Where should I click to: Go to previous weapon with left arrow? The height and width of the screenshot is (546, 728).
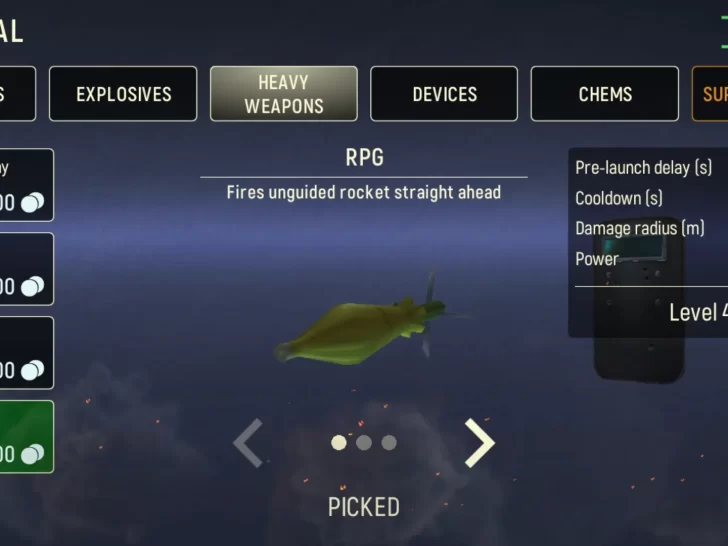248,443
